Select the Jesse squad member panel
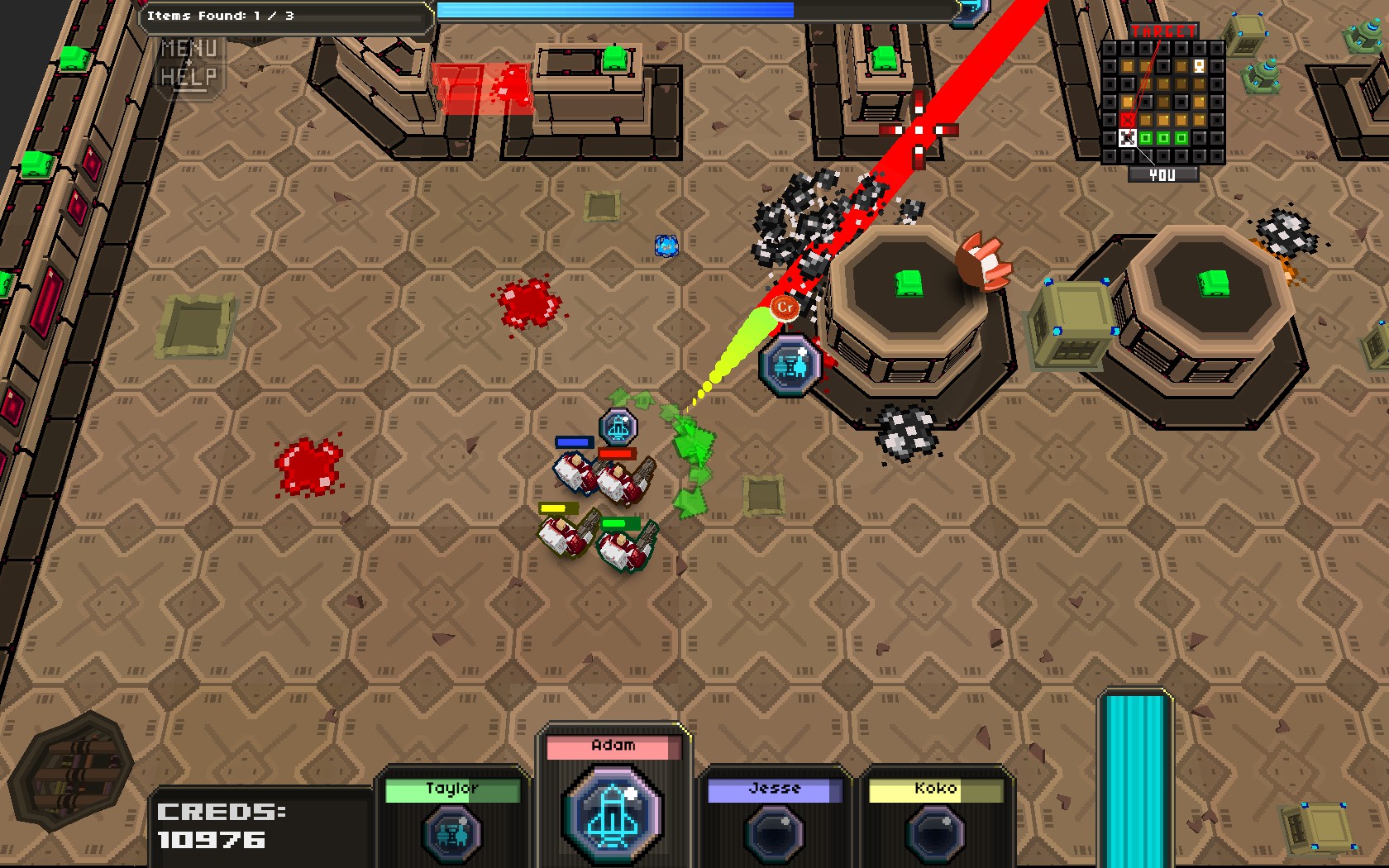This screenshot has width=1389, height=868. (774, 790)
